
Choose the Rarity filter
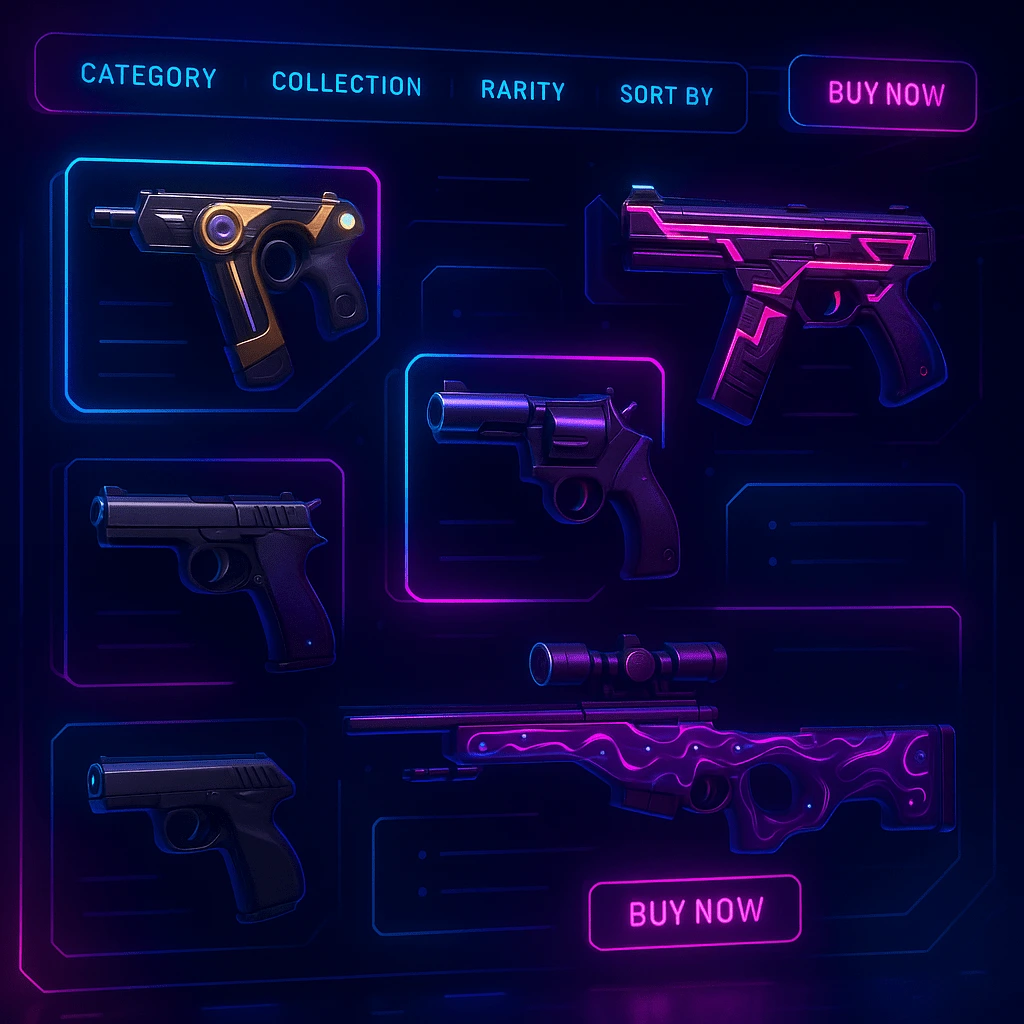pos(522,90)
